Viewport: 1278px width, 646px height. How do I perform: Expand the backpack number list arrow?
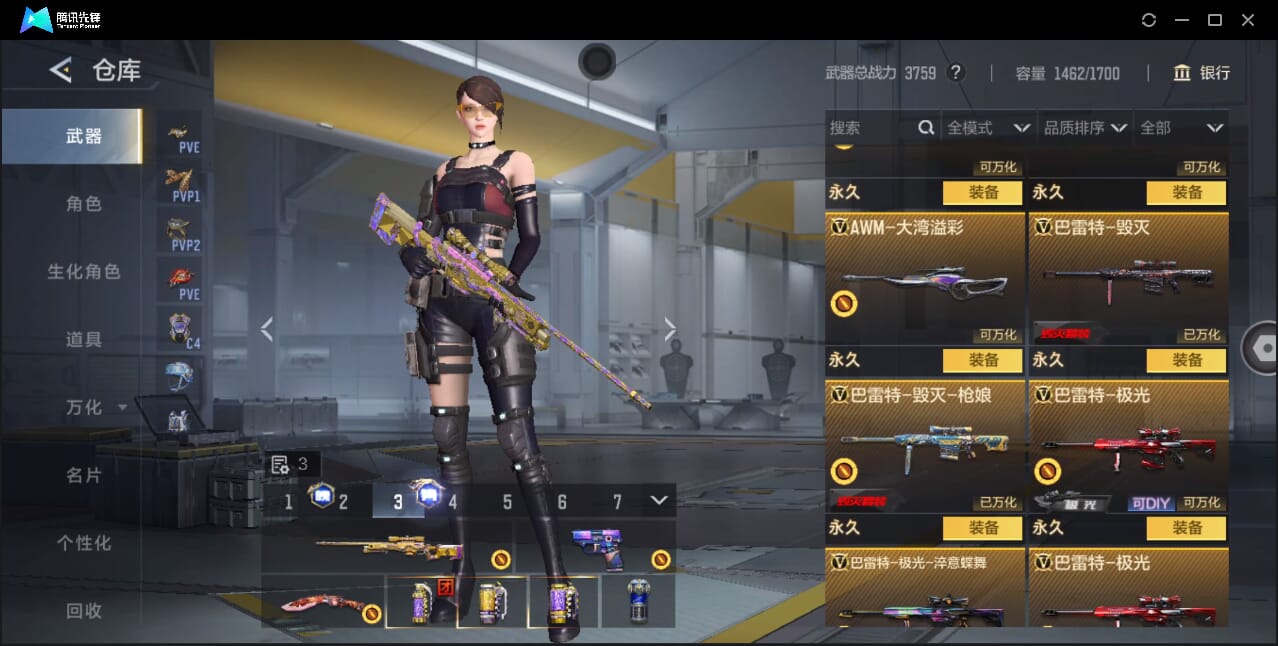[x=658, y=500]
